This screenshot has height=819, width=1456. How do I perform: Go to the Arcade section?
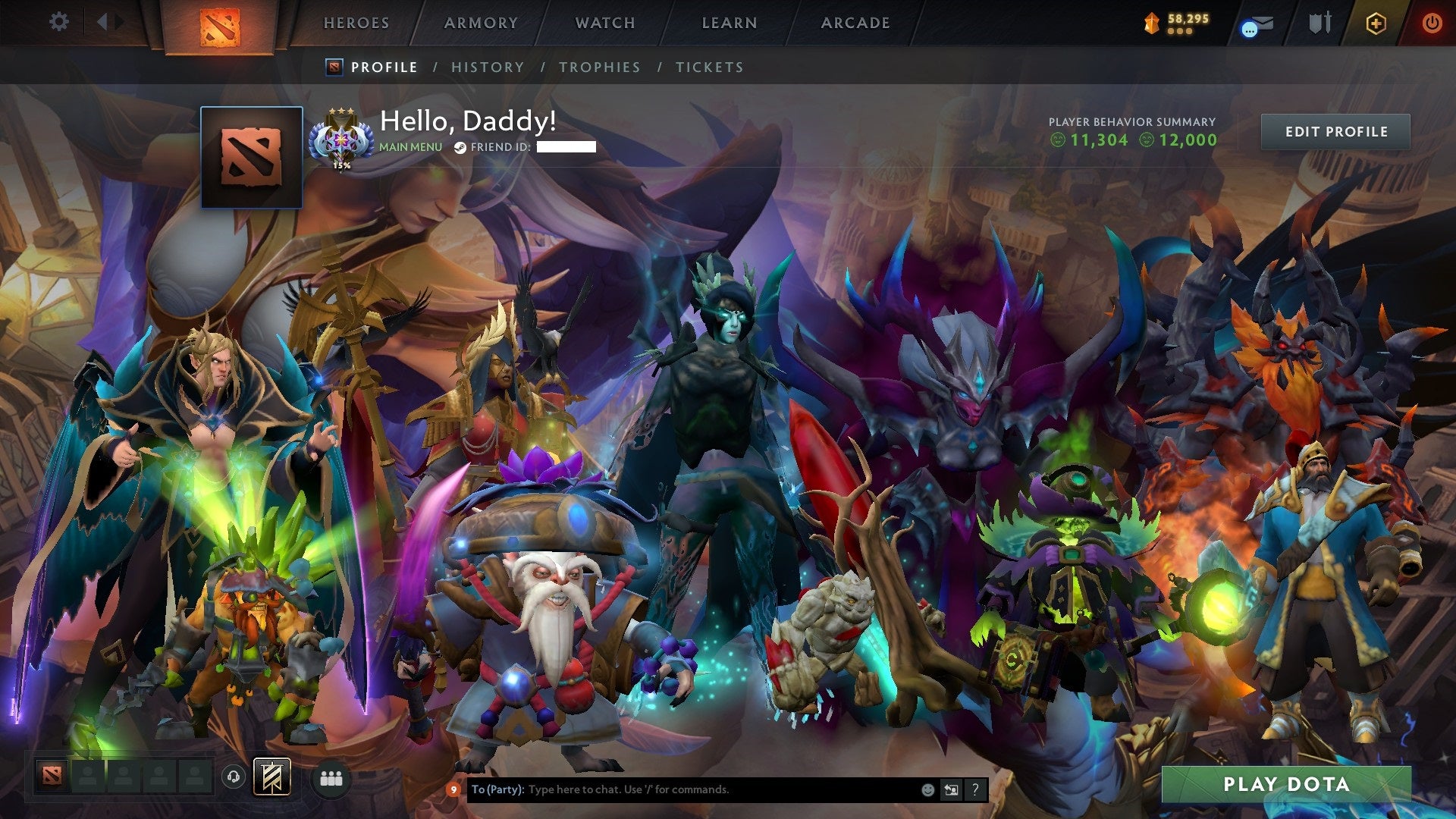pyautogui.click(x=855, y=24)
